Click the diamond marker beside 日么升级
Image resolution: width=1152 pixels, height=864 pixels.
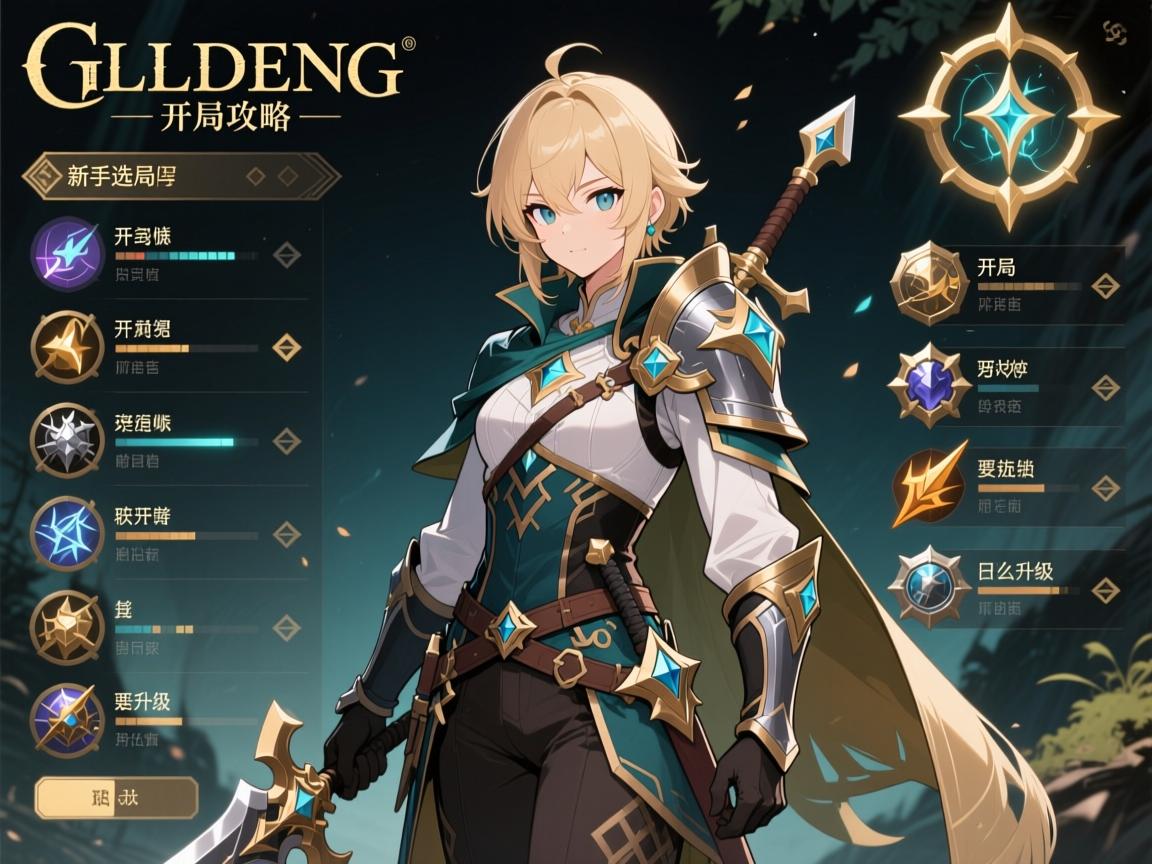coord(1105,590)
